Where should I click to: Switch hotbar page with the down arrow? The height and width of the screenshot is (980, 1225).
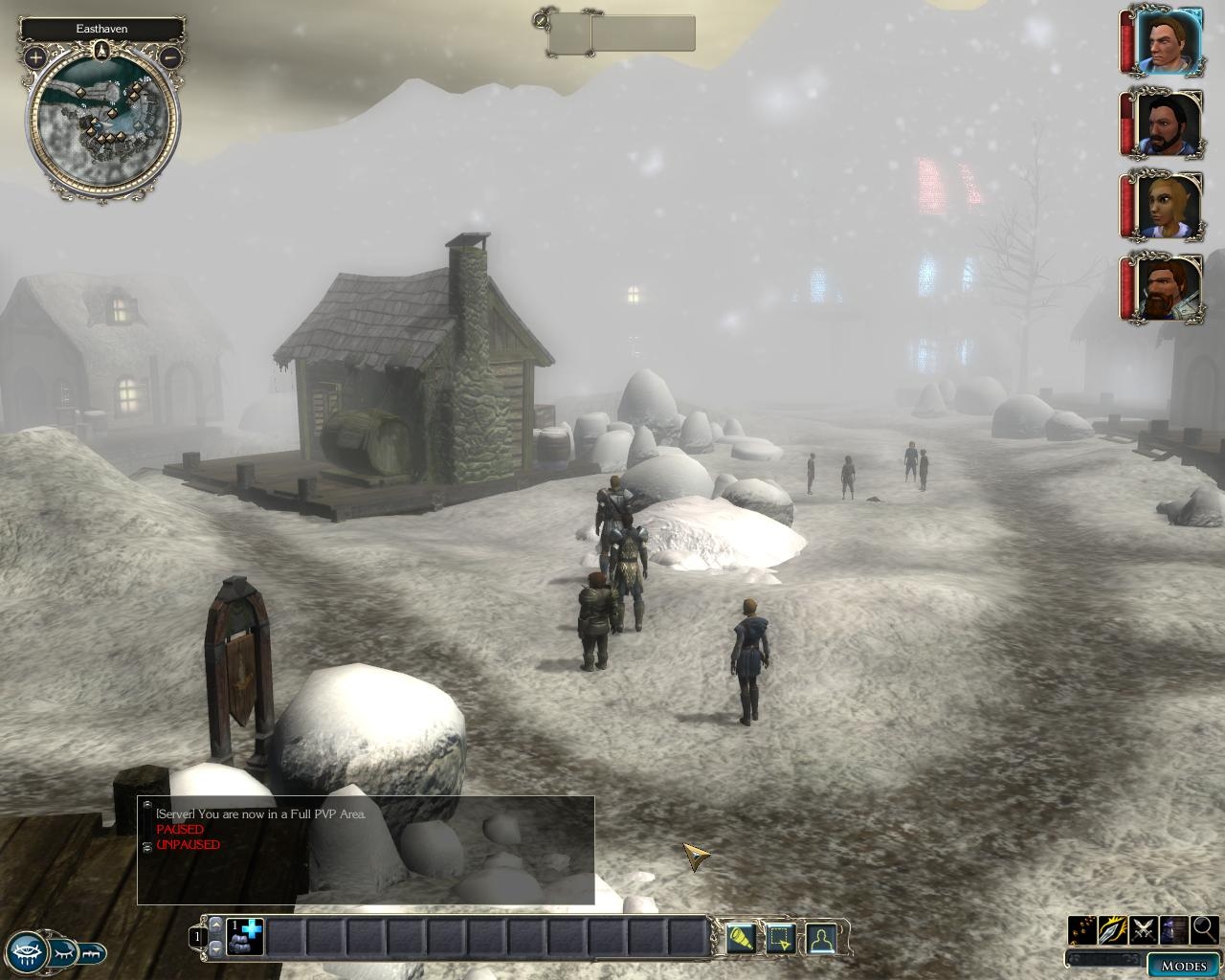coord(216,947)
